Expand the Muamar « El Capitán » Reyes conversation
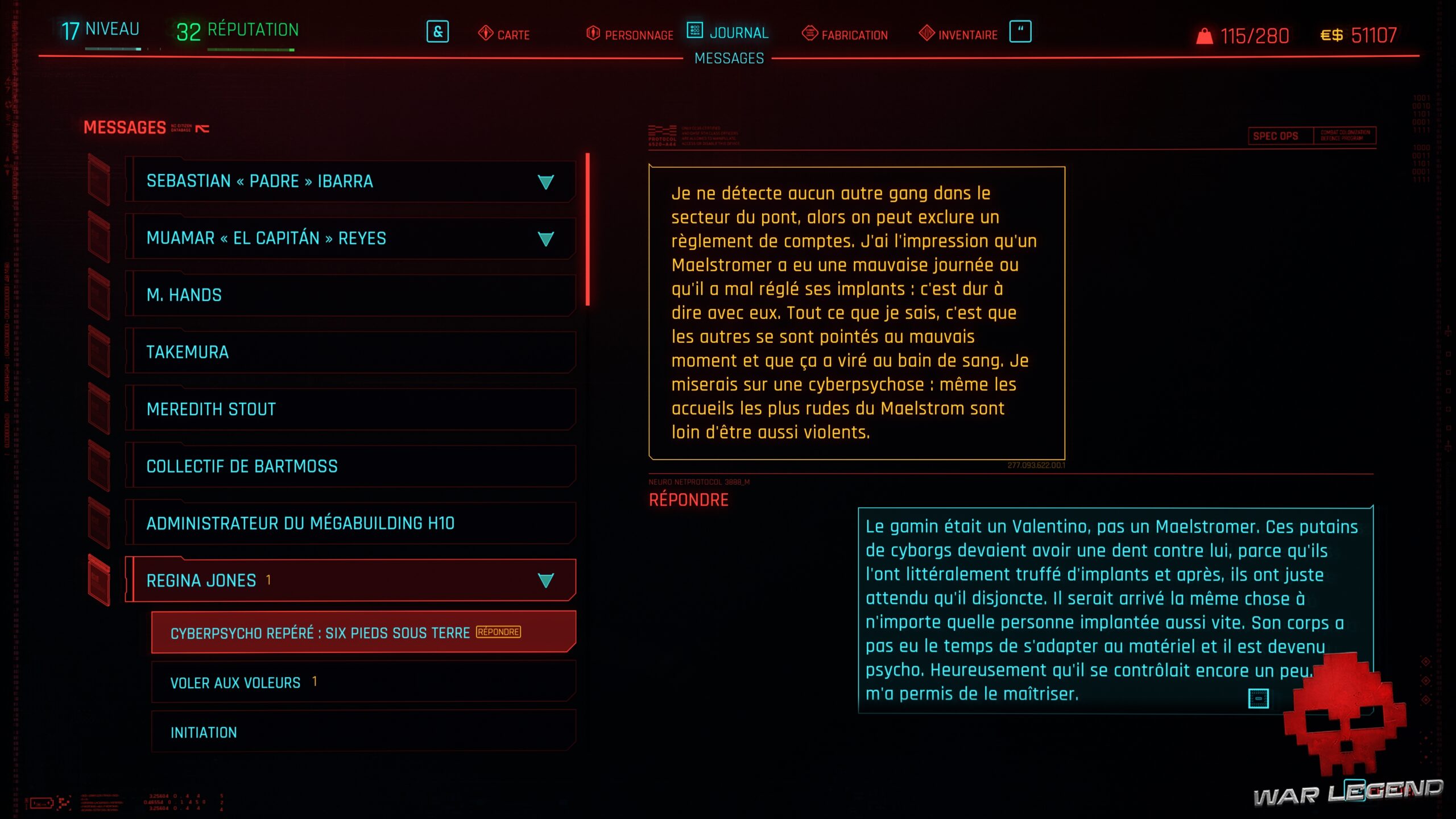This screenshot has width=1456, height=819. tap(545, 239)
